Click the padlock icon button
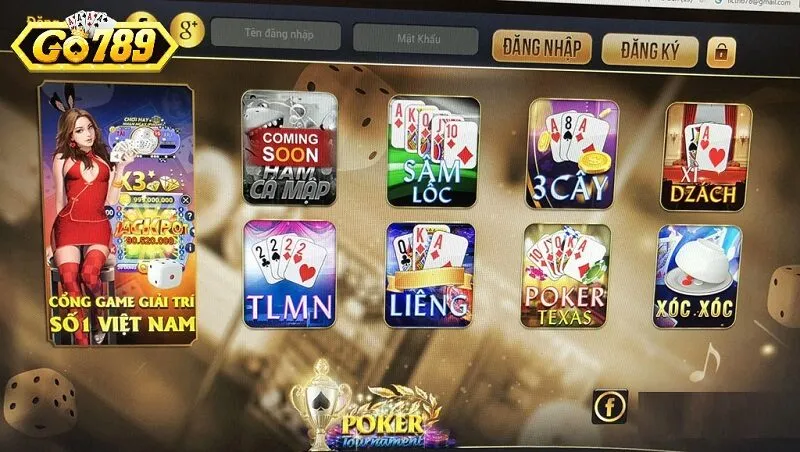800x452 pixels. pyautogui.click(x=721, y=52)
